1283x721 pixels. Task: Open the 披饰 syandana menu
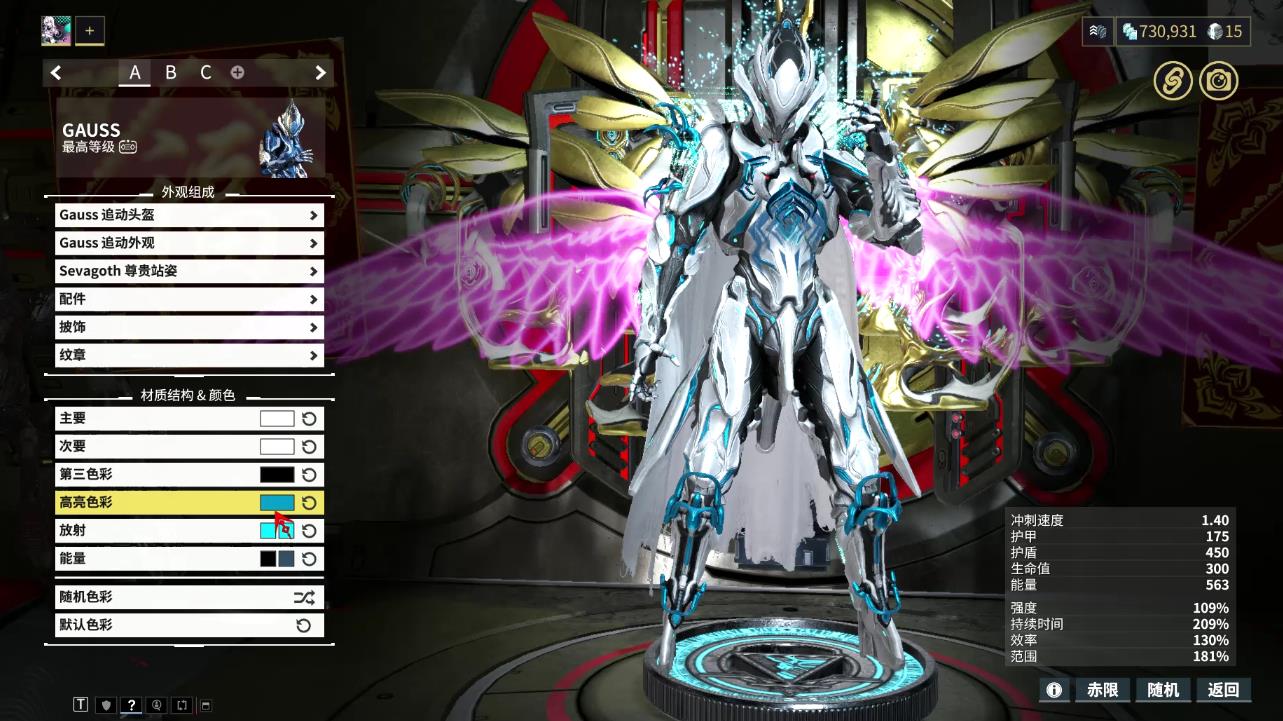coord(189,327)
